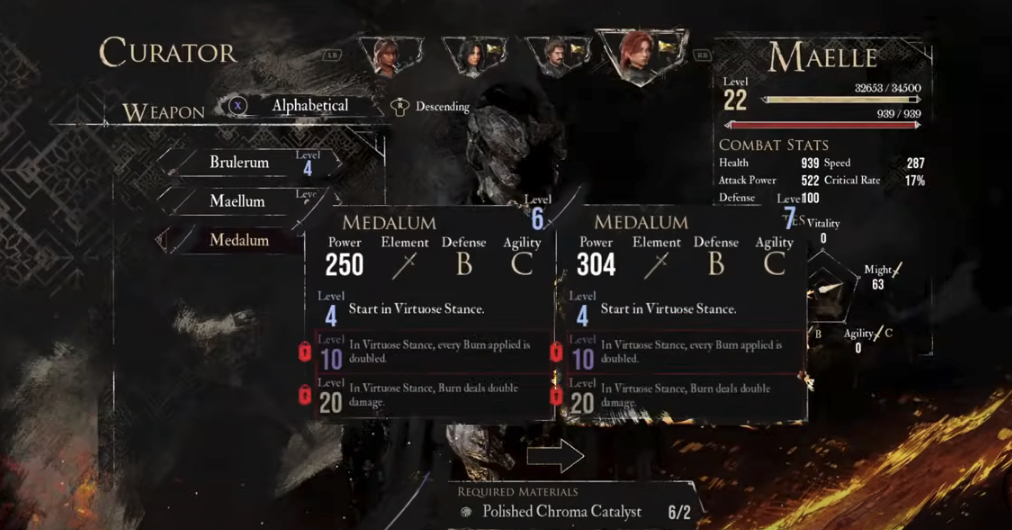
Task: Choose Maellum from the weapon list
Action: [238, 201]
